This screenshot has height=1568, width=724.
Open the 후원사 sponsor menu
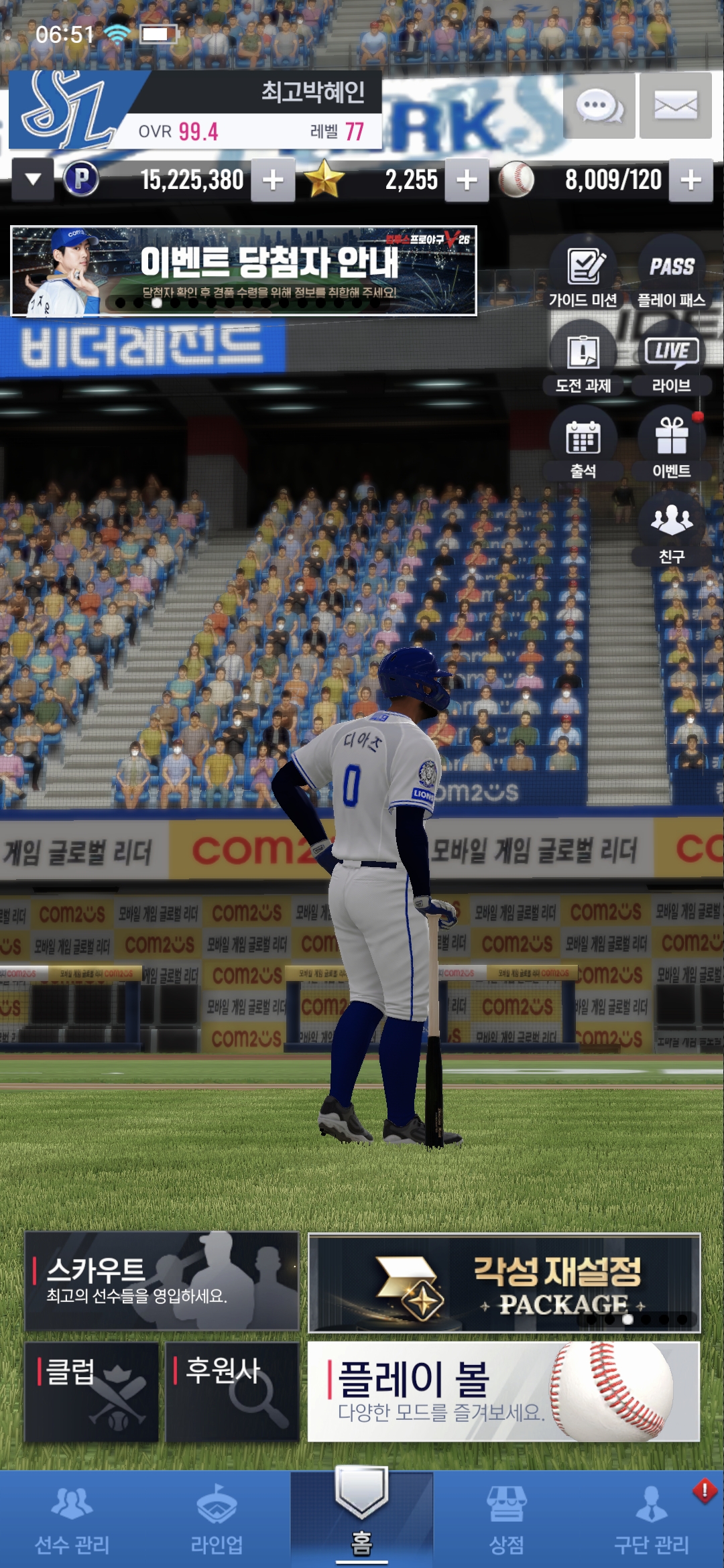pyautogui.click(x=232, y=1392)
